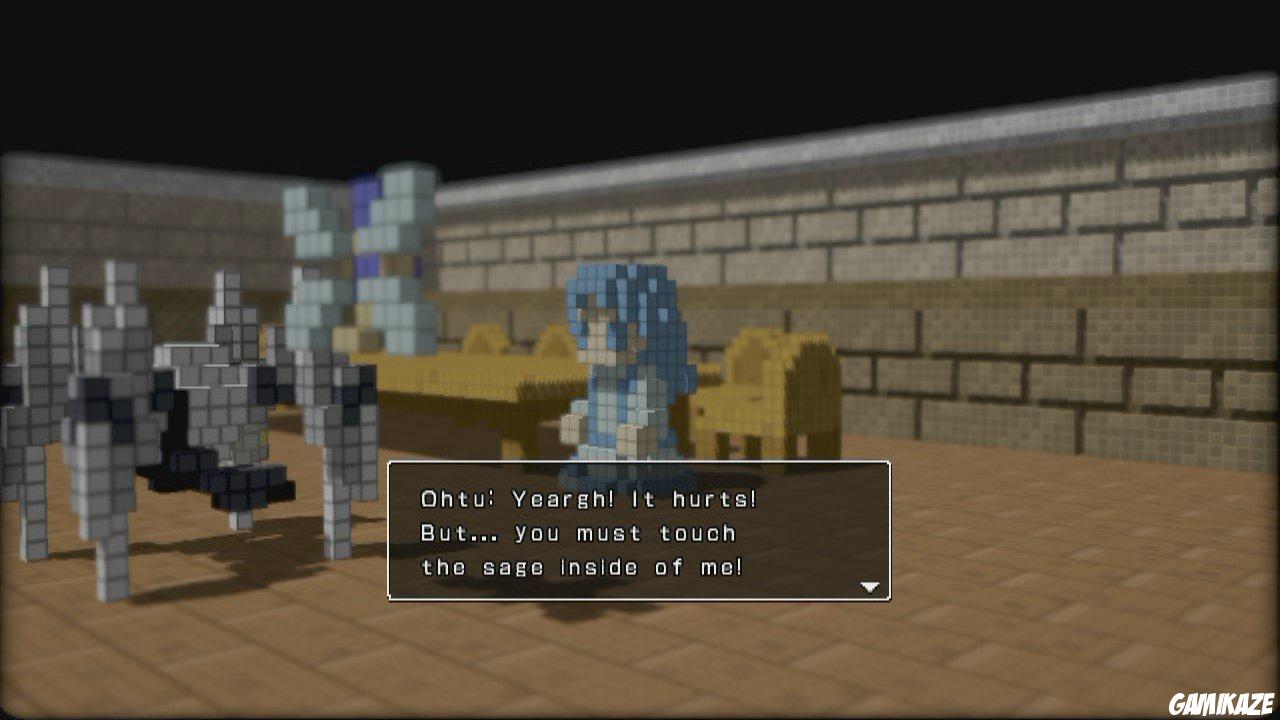Click the tiled brown floor
The width and height of the screenshot is (1280, 720).
pos(1000,600)
